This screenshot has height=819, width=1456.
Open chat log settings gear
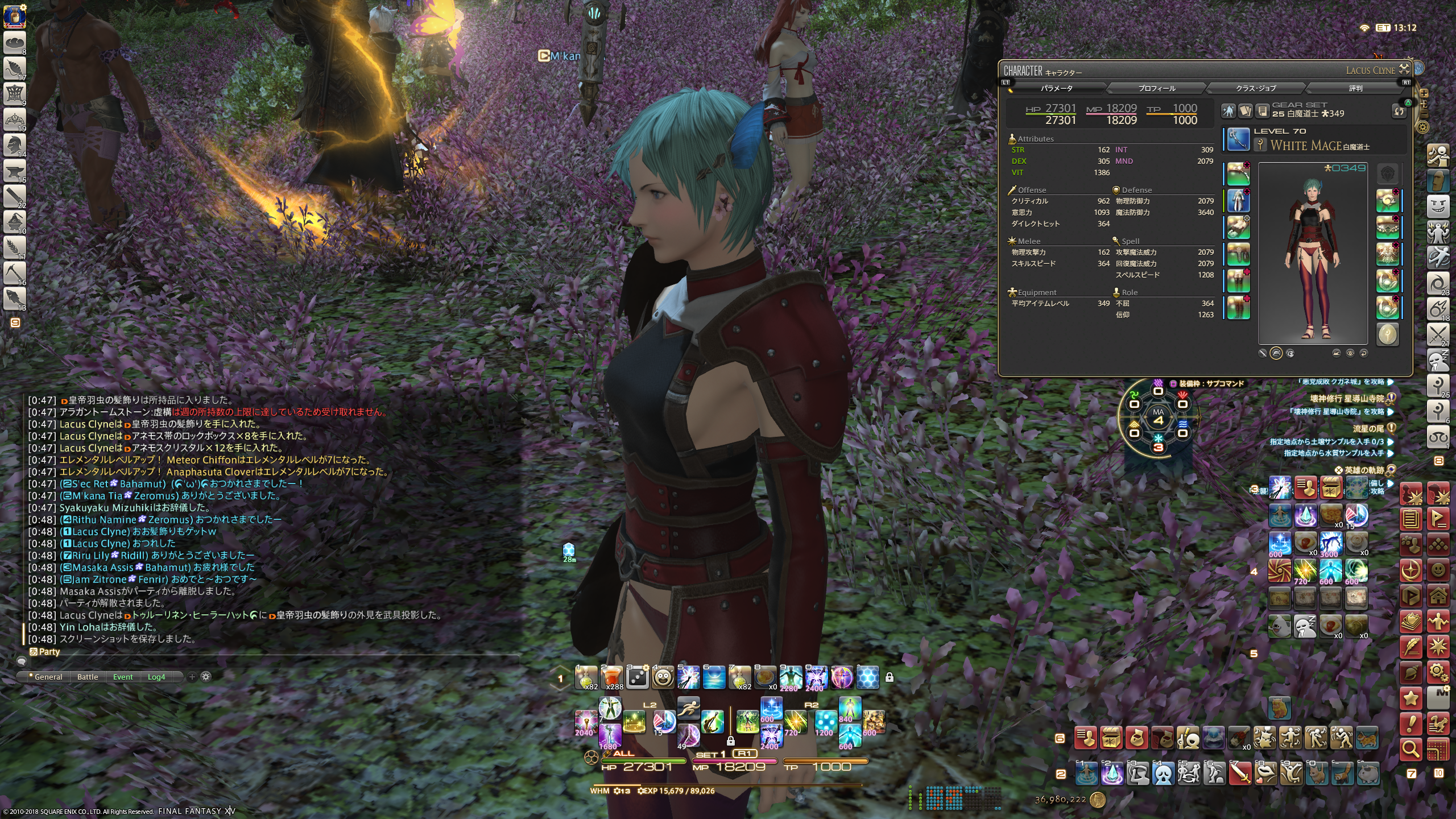click(206, 677)
